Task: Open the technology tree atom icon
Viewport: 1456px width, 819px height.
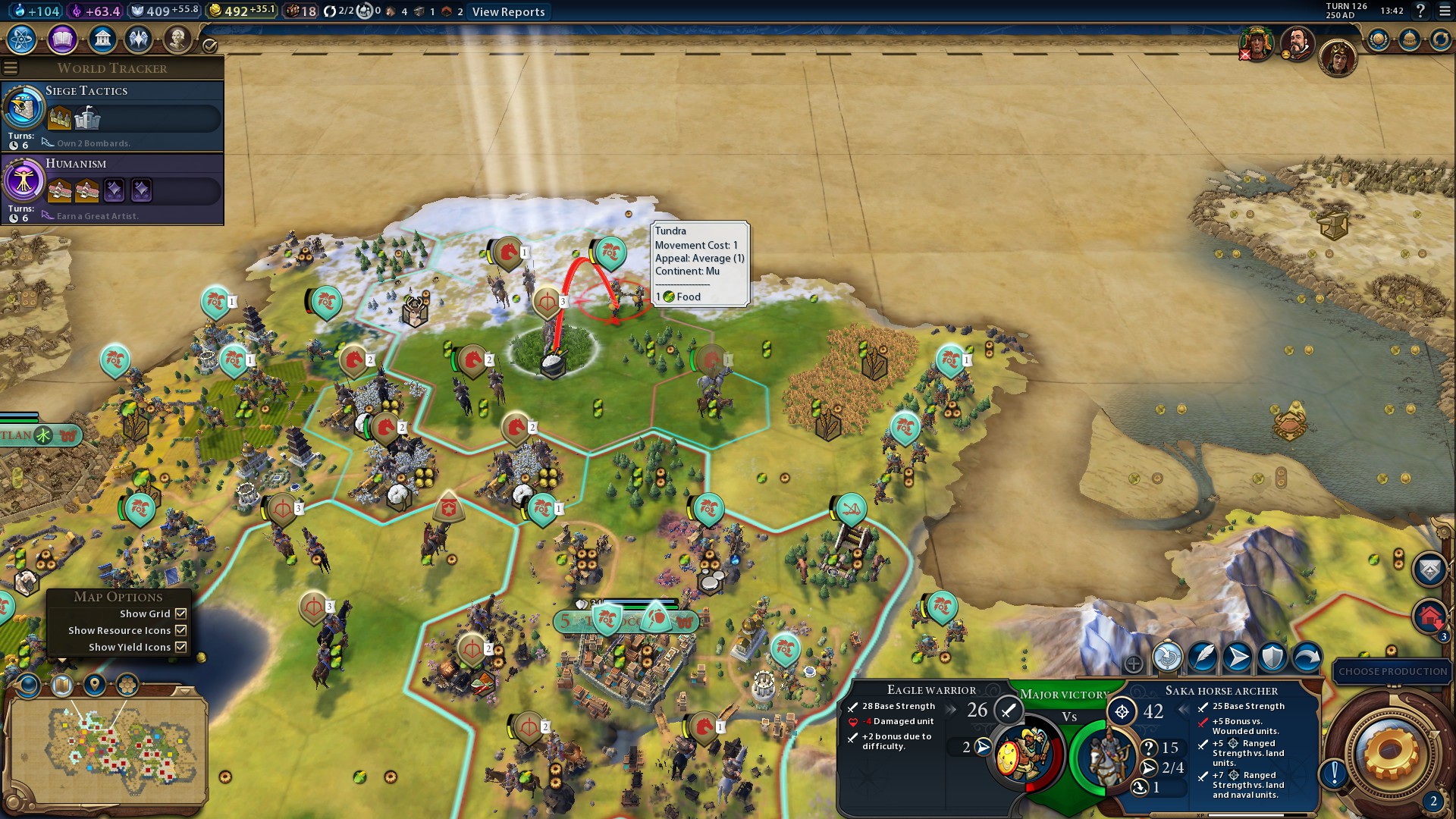Action: point(21,39)
